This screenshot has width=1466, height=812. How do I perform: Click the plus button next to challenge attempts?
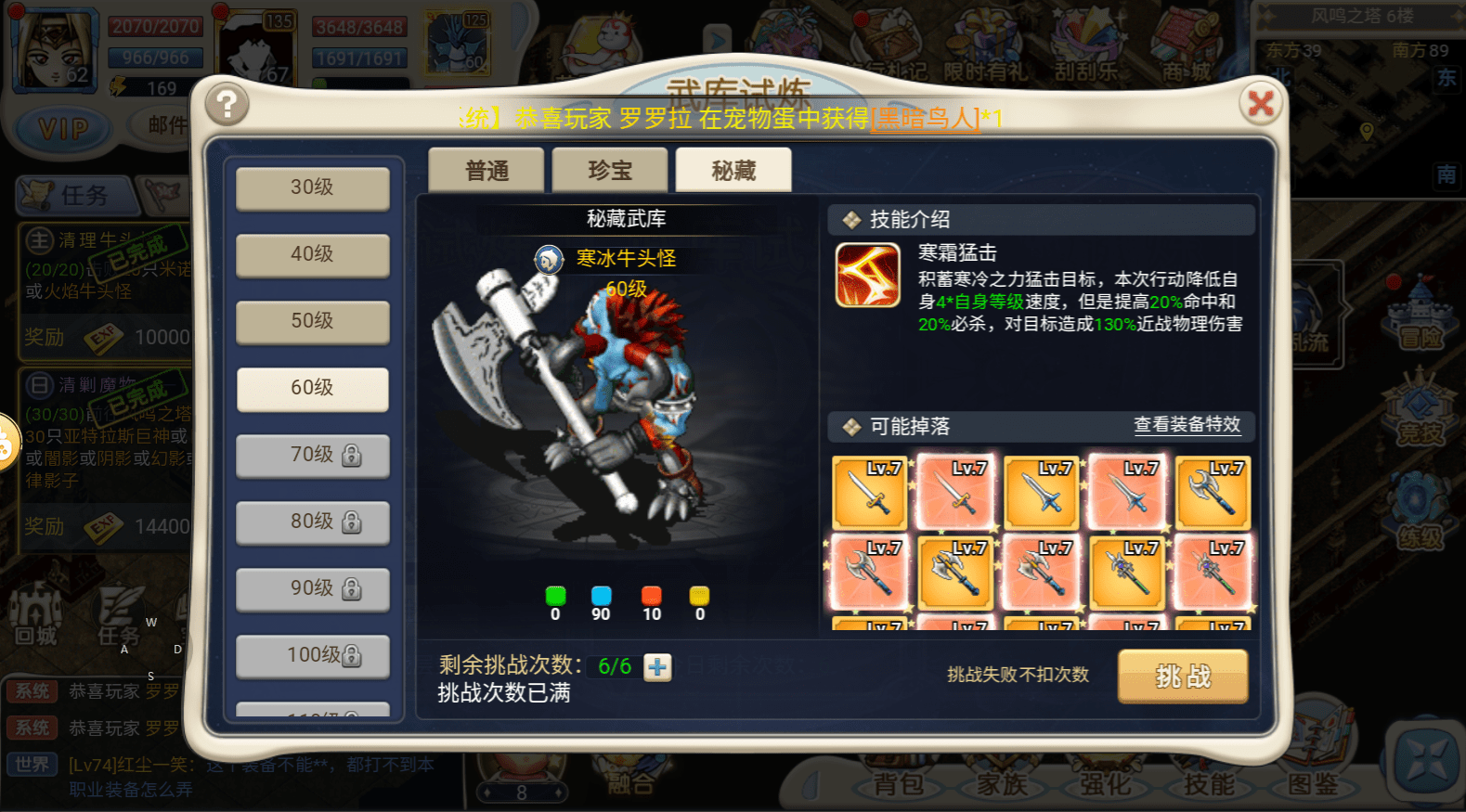coord(656,668)
